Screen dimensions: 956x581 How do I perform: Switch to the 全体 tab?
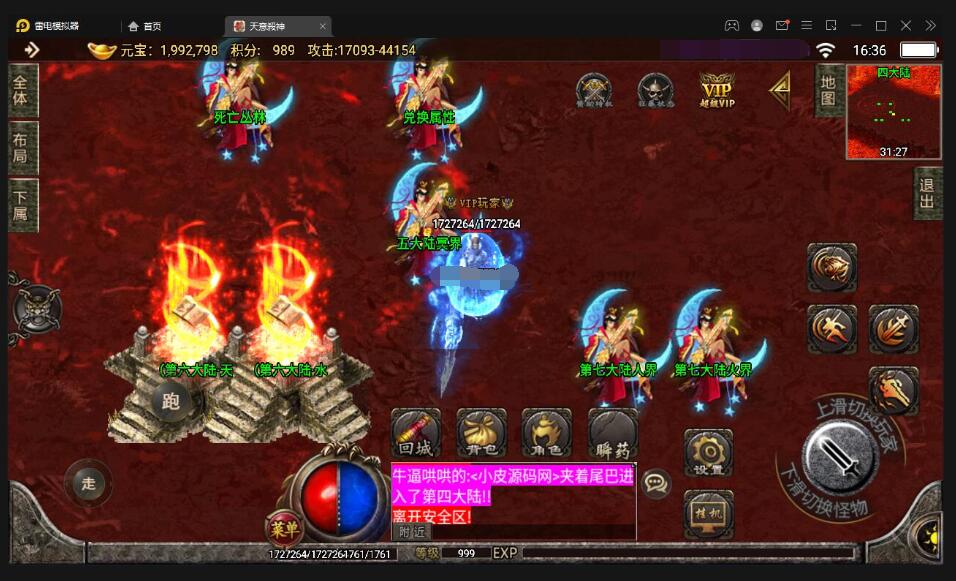21,90
